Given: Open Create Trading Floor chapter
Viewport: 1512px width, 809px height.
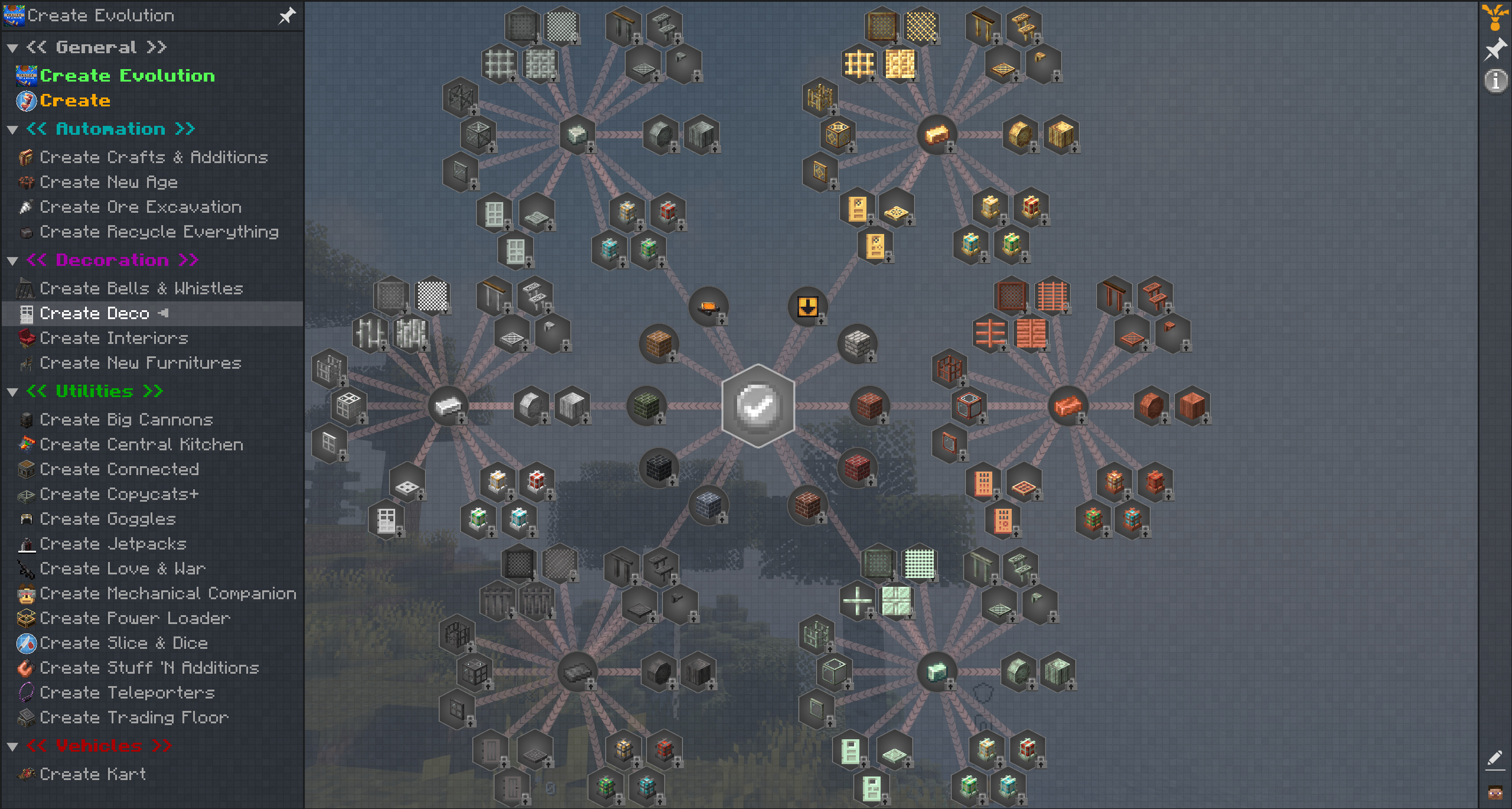Looking at the screenshot, I should [134, 717].
